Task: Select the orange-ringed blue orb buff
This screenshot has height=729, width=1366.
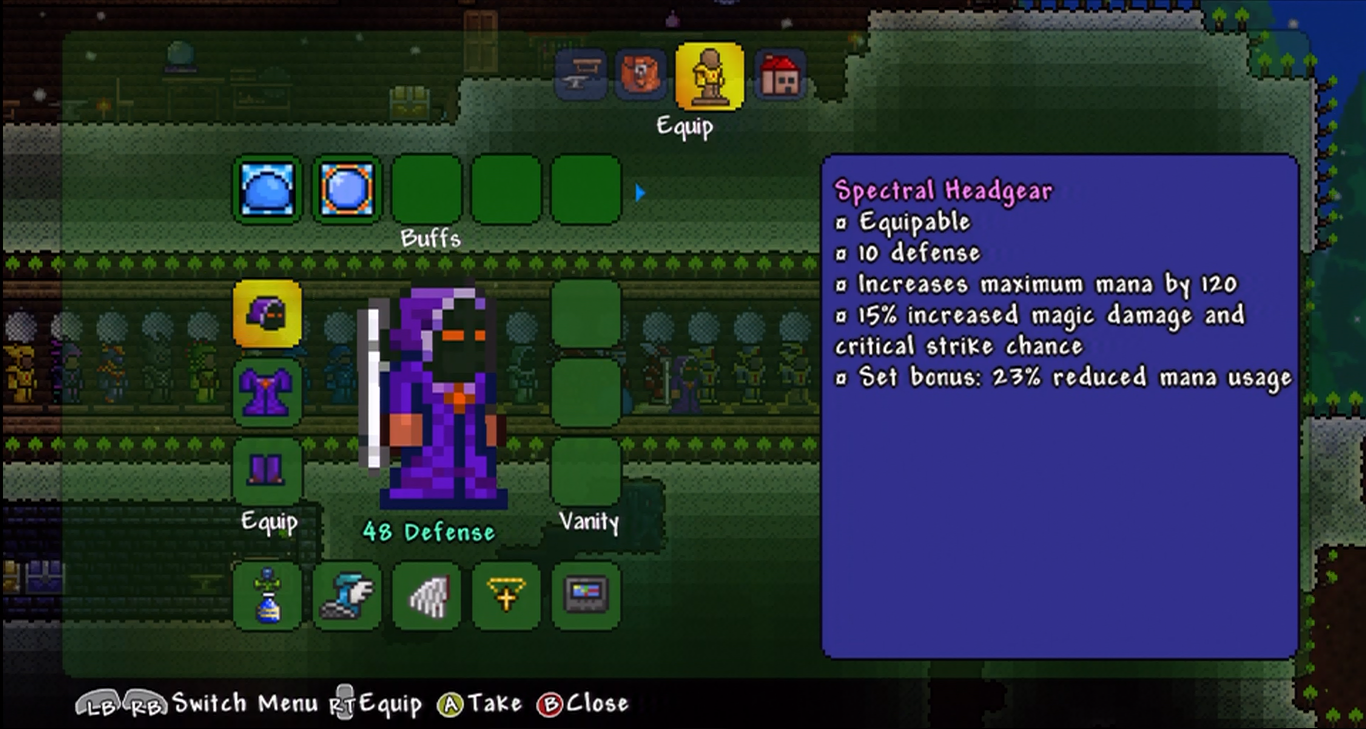Action: pyautogui.click(x=347, y=189)
